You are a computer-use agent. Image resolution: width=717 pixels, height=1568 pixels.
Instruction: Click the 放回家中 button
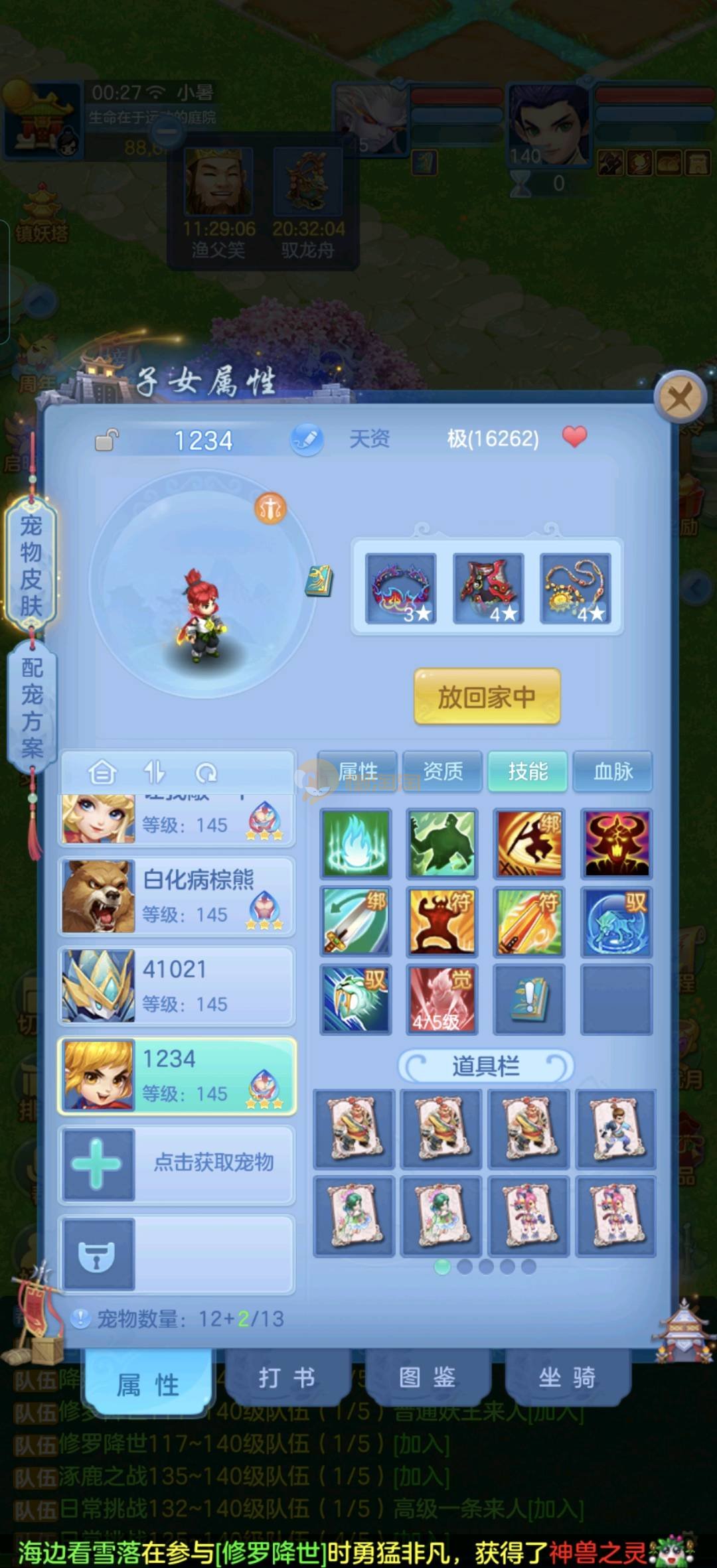[x=487, y=697]
